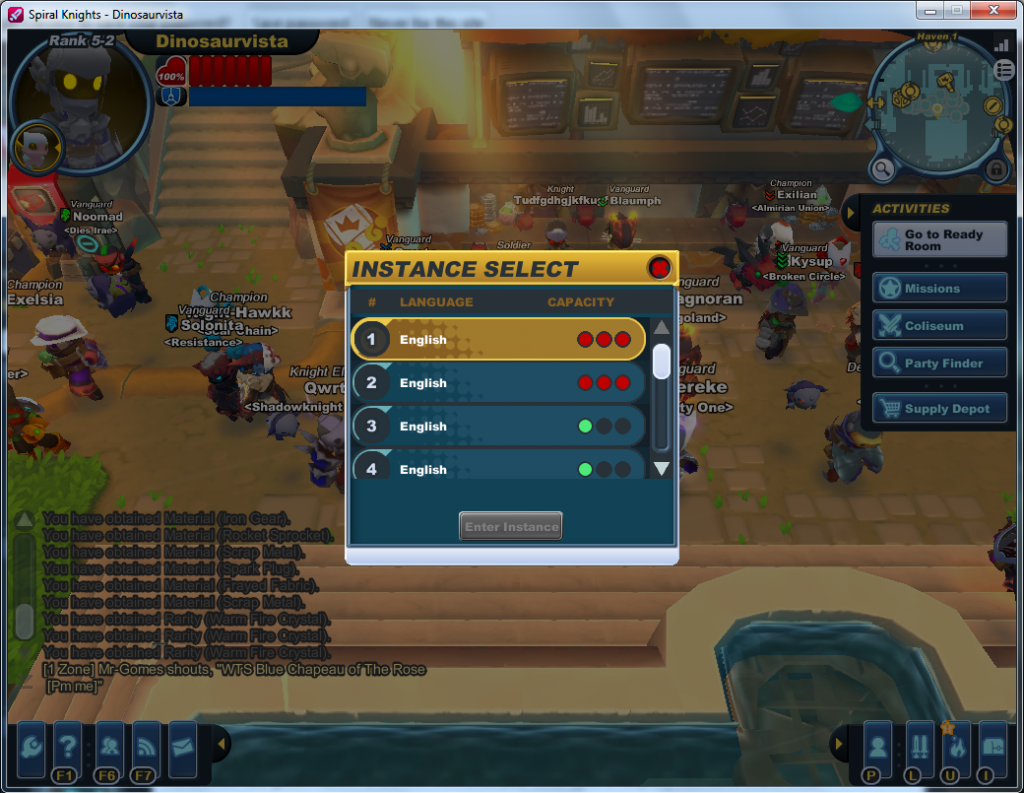The height and width of the screenshot is (793, 1024).
Task: Click the minimap magnifying glass button
Action: click(883, 169)
